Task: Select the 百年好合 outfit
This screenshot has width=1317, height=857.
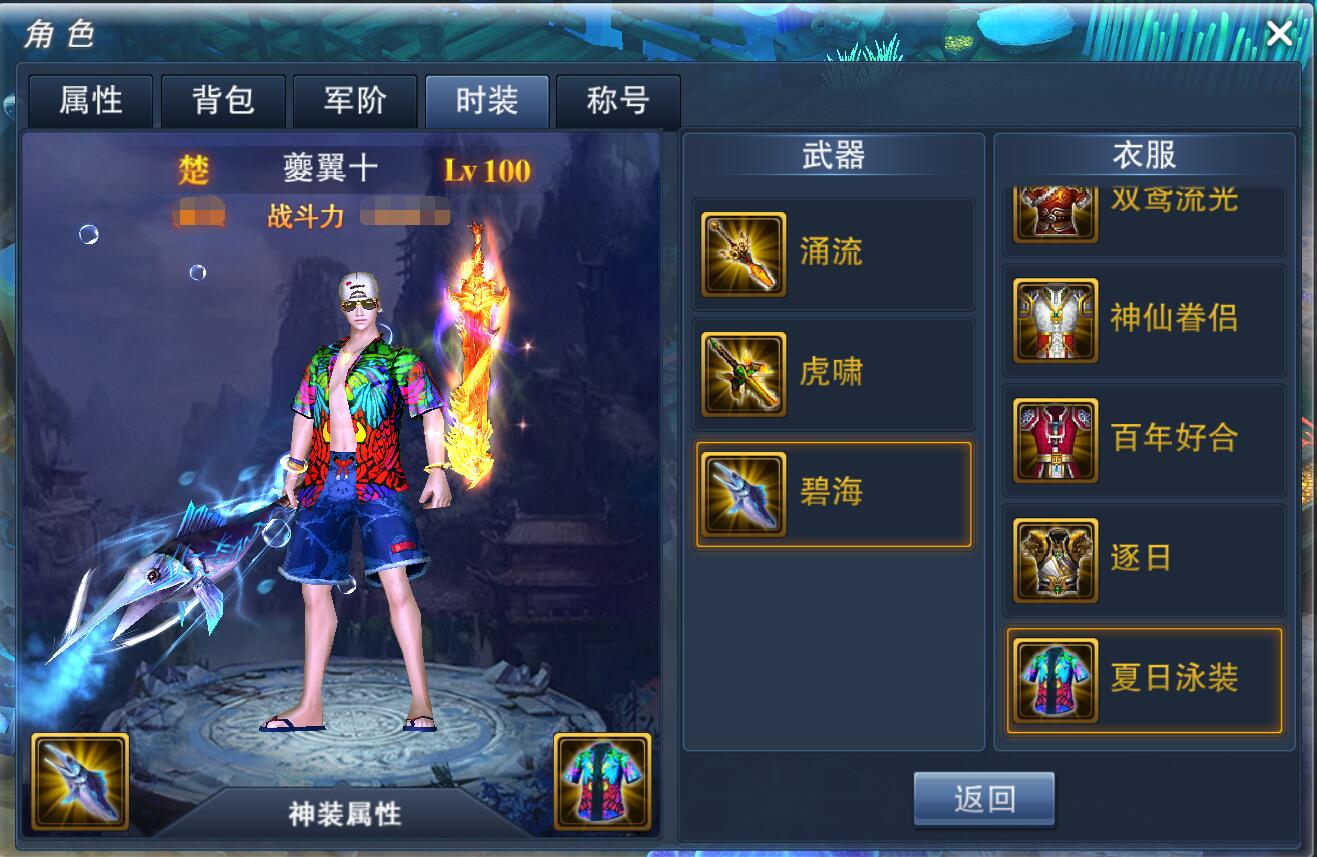Action: (x=1144, y=440)
